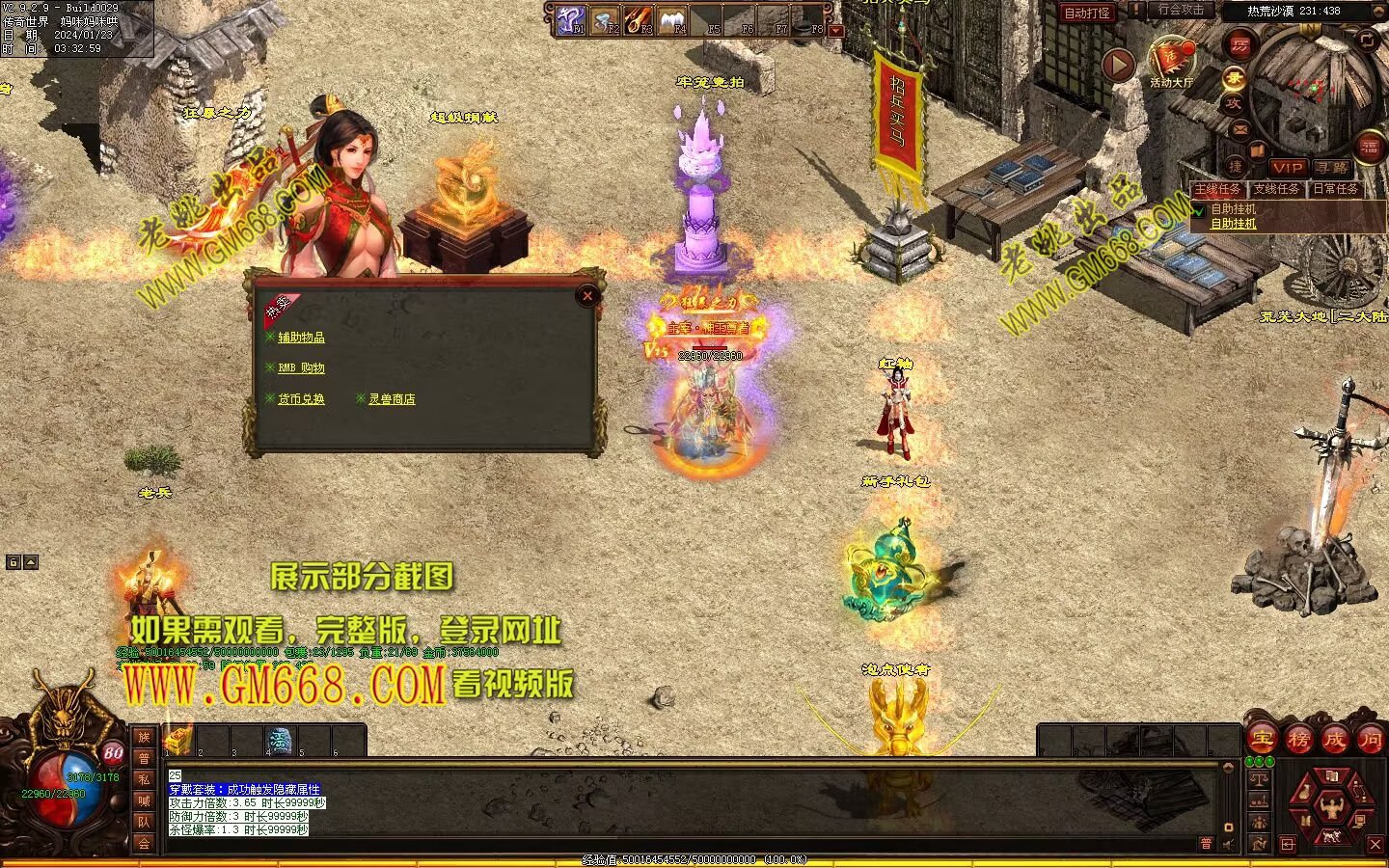The height and width of the screenshot is (868, 1389).
Task: Use the blue stone item in slot 4
Action: click(280, 741)
